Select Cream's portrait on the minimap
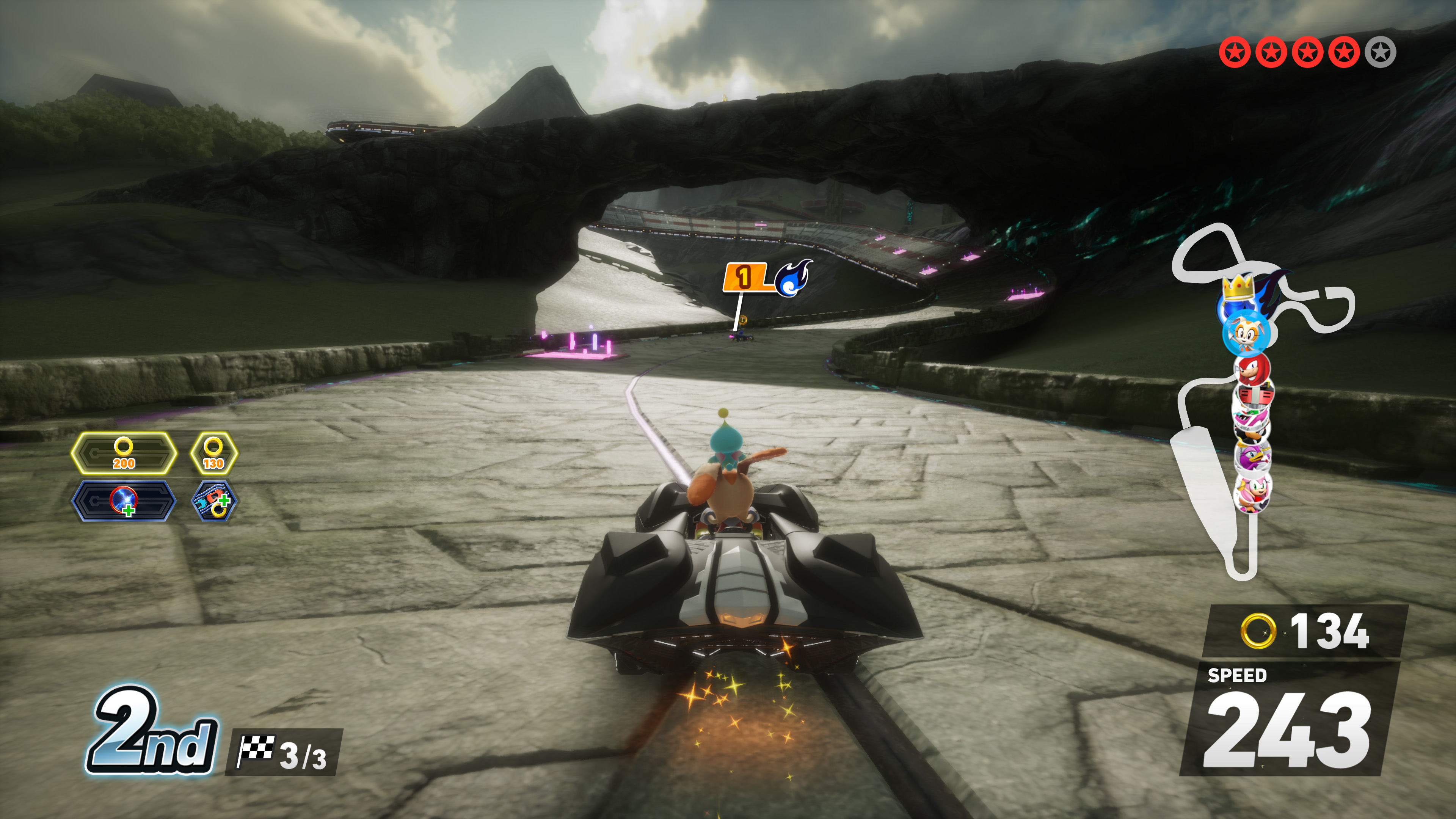The image size is (1456, 819). coord(1245,334)
